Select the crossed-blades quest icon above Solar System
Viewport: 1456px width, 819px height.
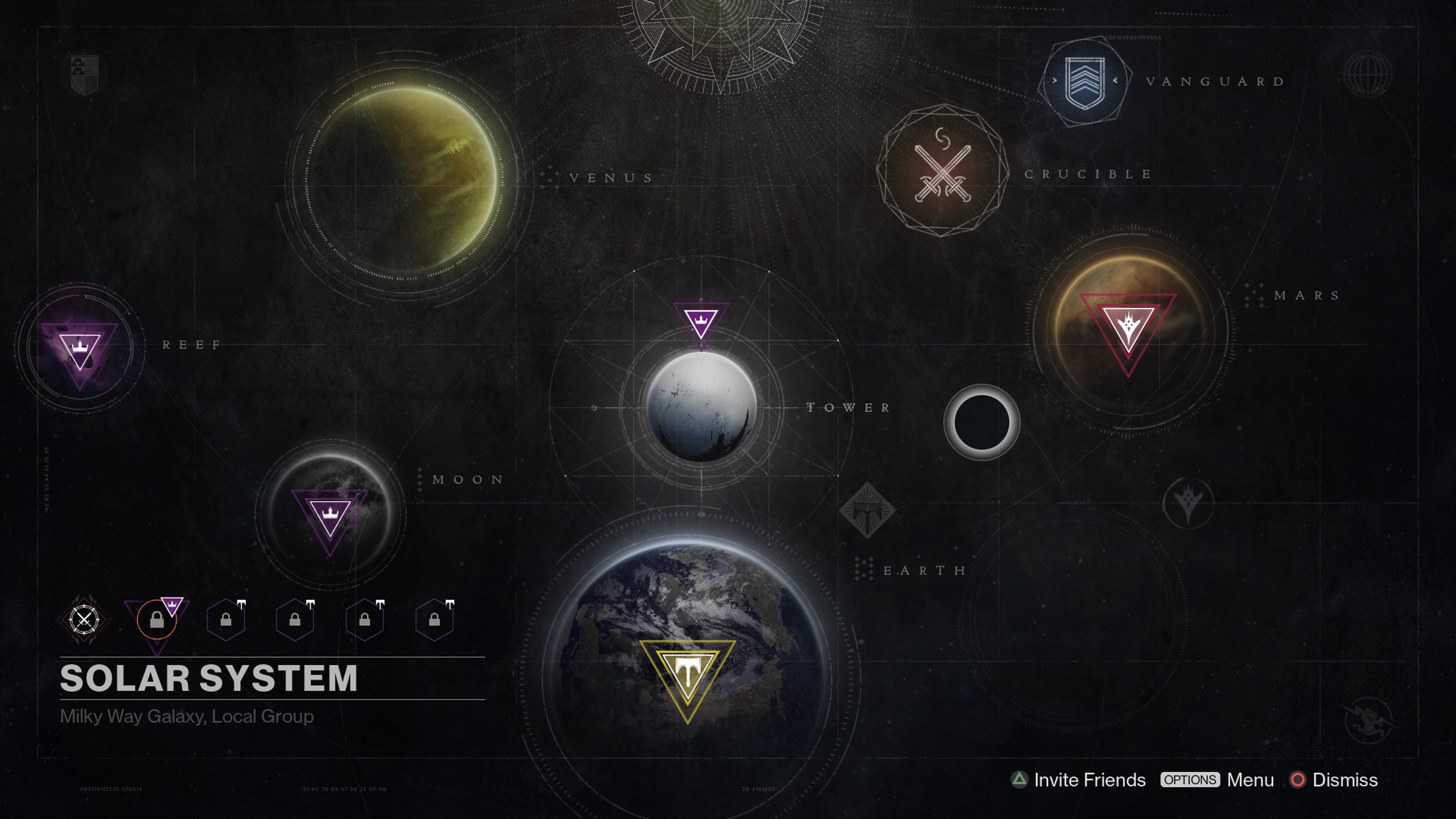[84, 620]
